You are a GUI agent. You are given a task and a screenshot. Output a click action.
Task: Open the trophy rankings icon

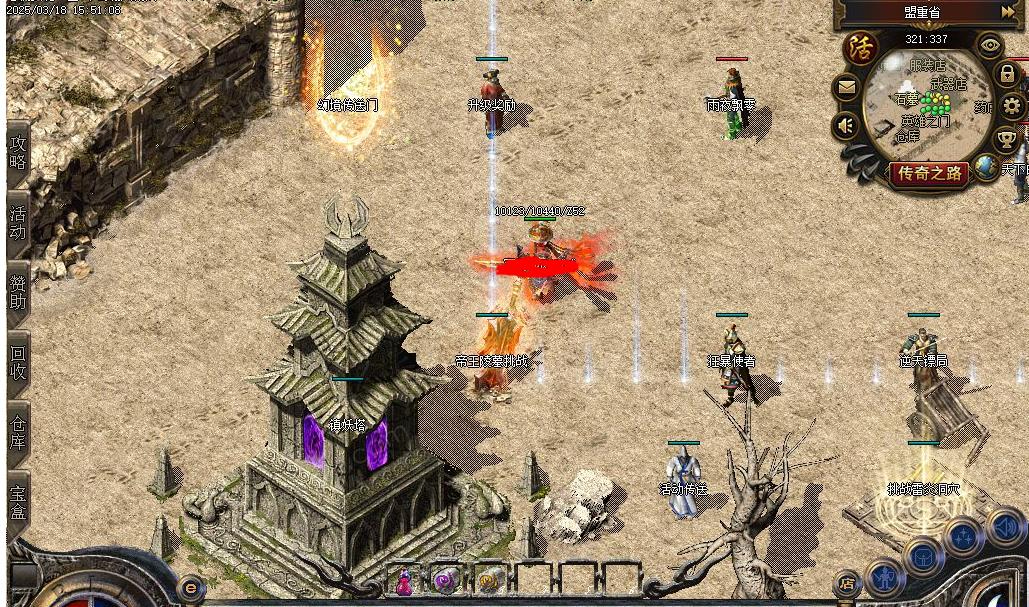pyautogui.click(x=1007, y=137)
